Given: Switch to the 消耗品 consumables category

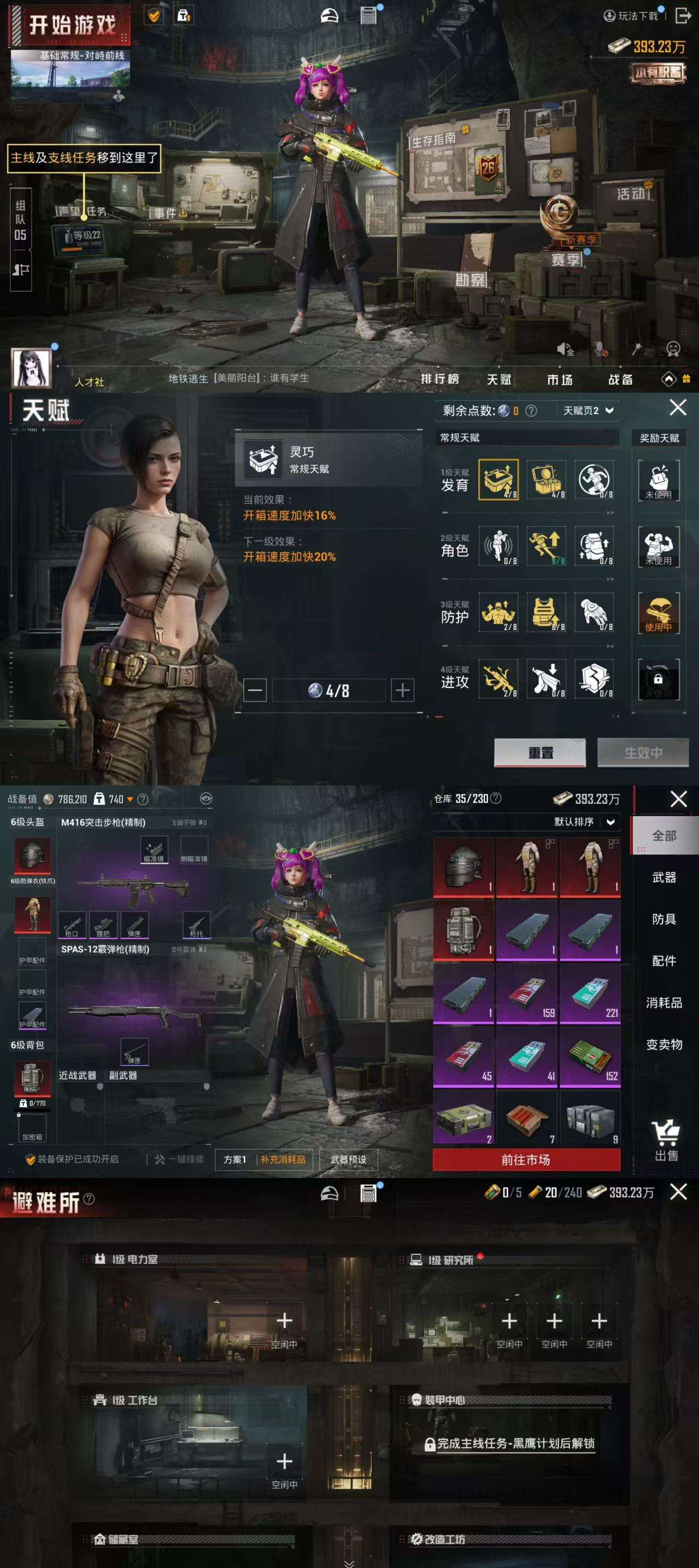Looking at the screenshot, I should coord(664,1003).
